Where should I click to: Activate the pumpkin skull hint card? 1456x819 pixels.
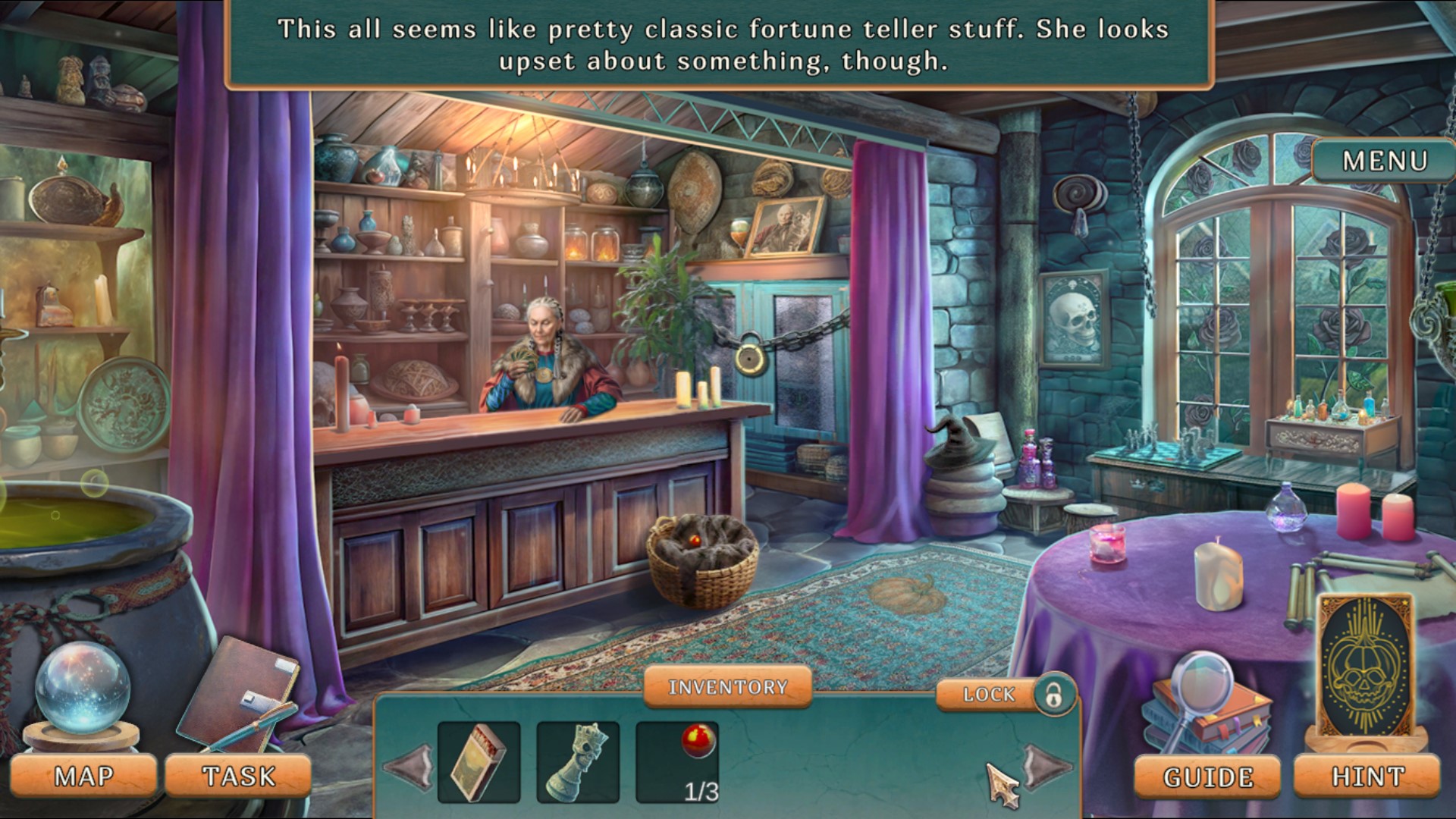point(1365,667)
